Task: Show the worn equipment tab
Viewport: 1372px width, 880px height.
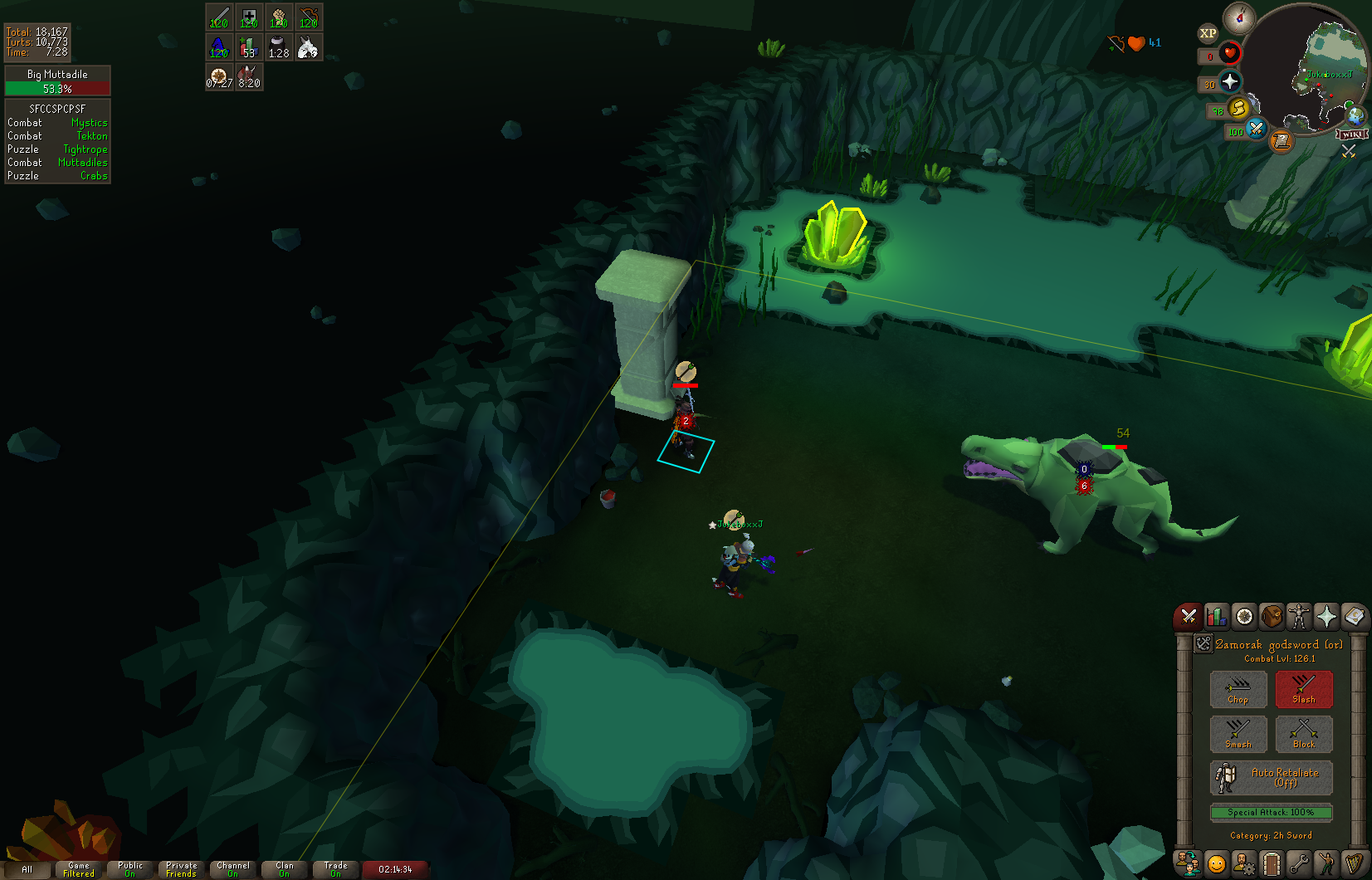Action: [x=1299, y=616]
